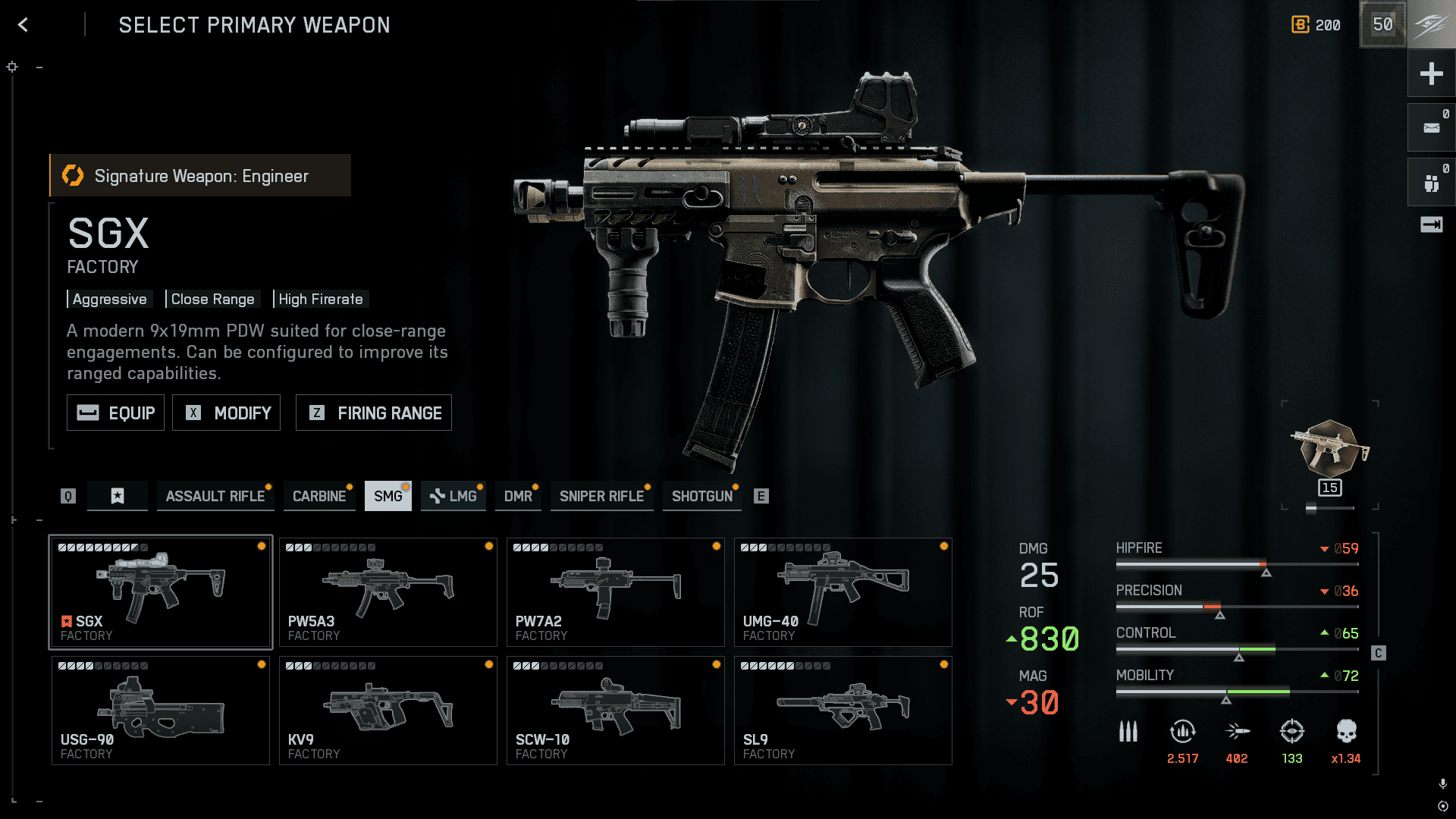Switch to the LMG tab

pyautogui.click(x=453, y=496)
